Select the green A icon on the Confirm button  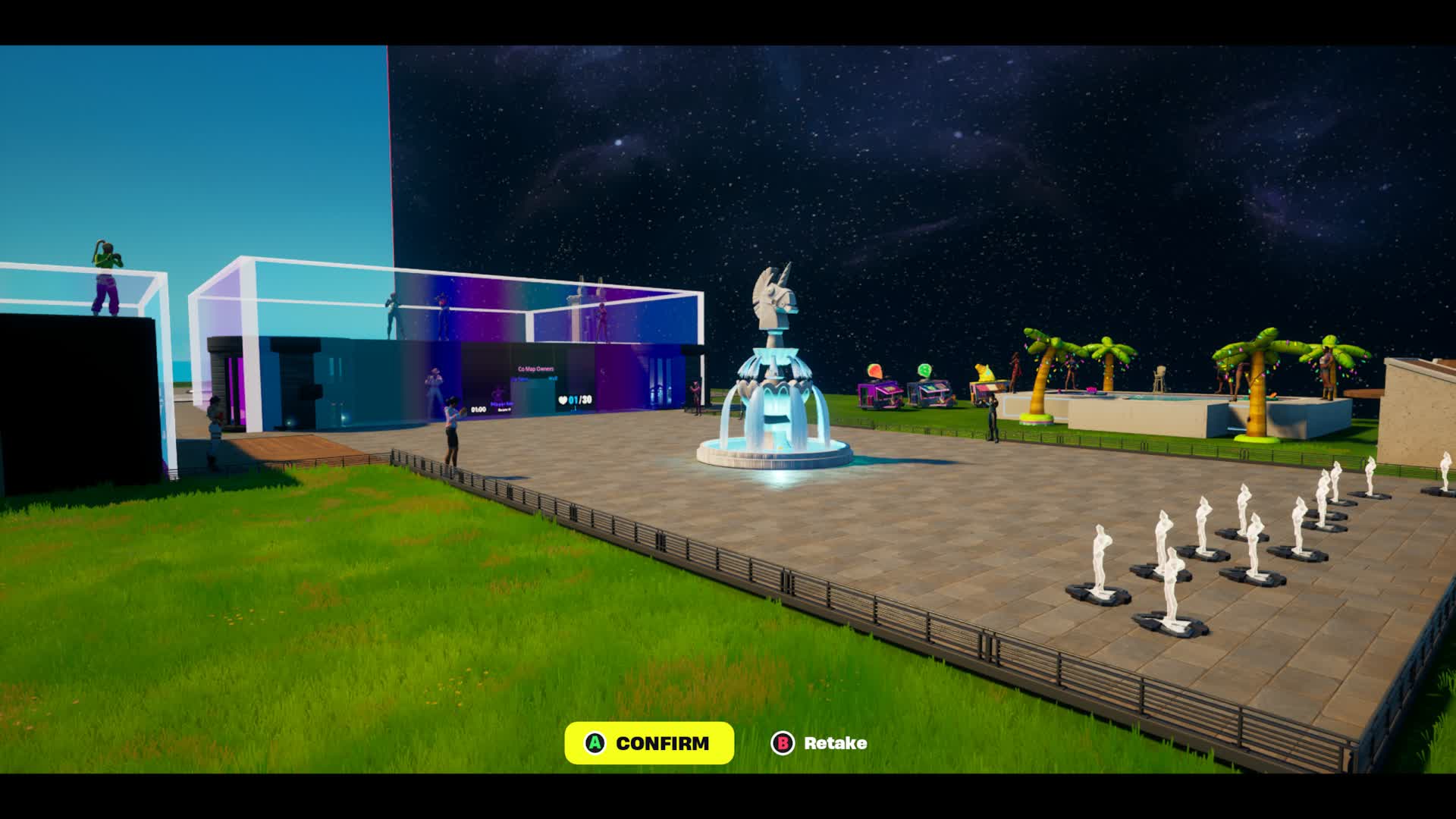[594, 744]
